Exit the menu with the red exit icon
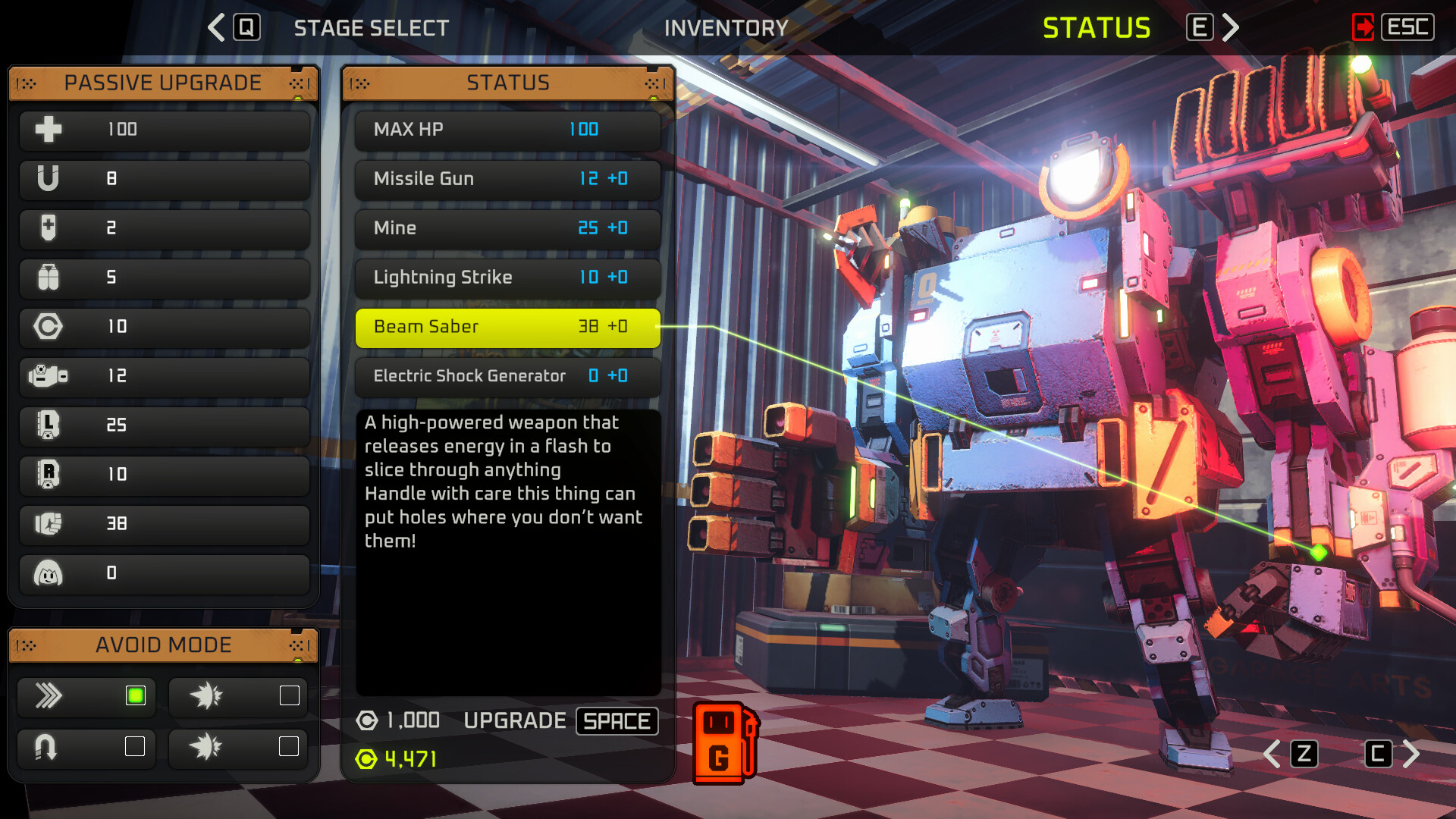The image size is (1456, 819). pos(1363,28)
